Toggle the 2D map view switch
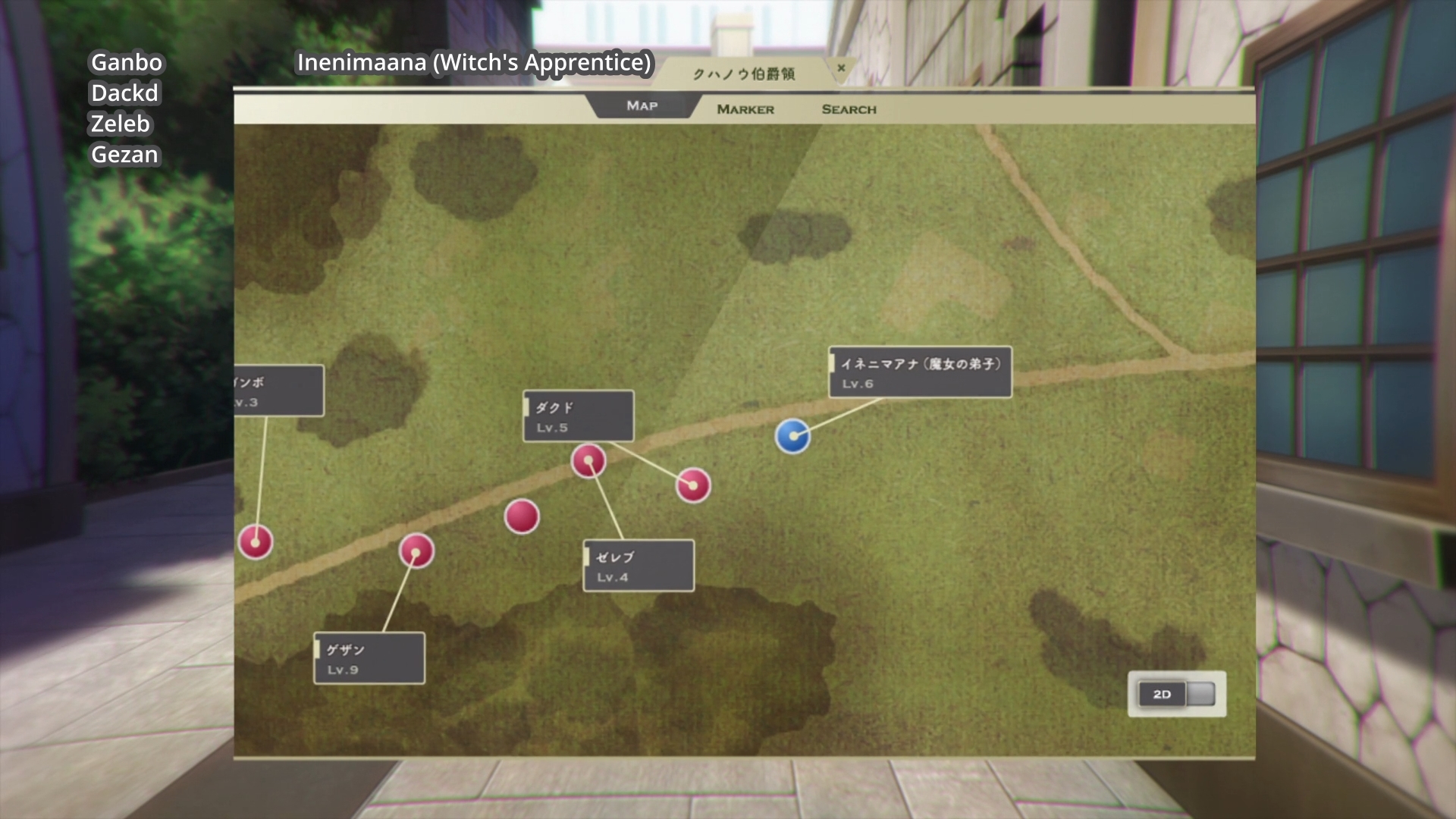This screenshot has height=819, width=1456. [x=1176, y=694]
